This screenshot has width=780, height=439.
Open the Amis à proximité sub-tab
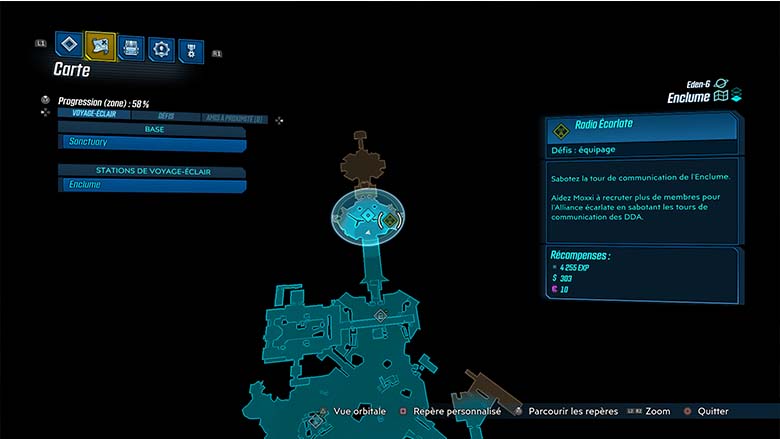pos(235,117)
